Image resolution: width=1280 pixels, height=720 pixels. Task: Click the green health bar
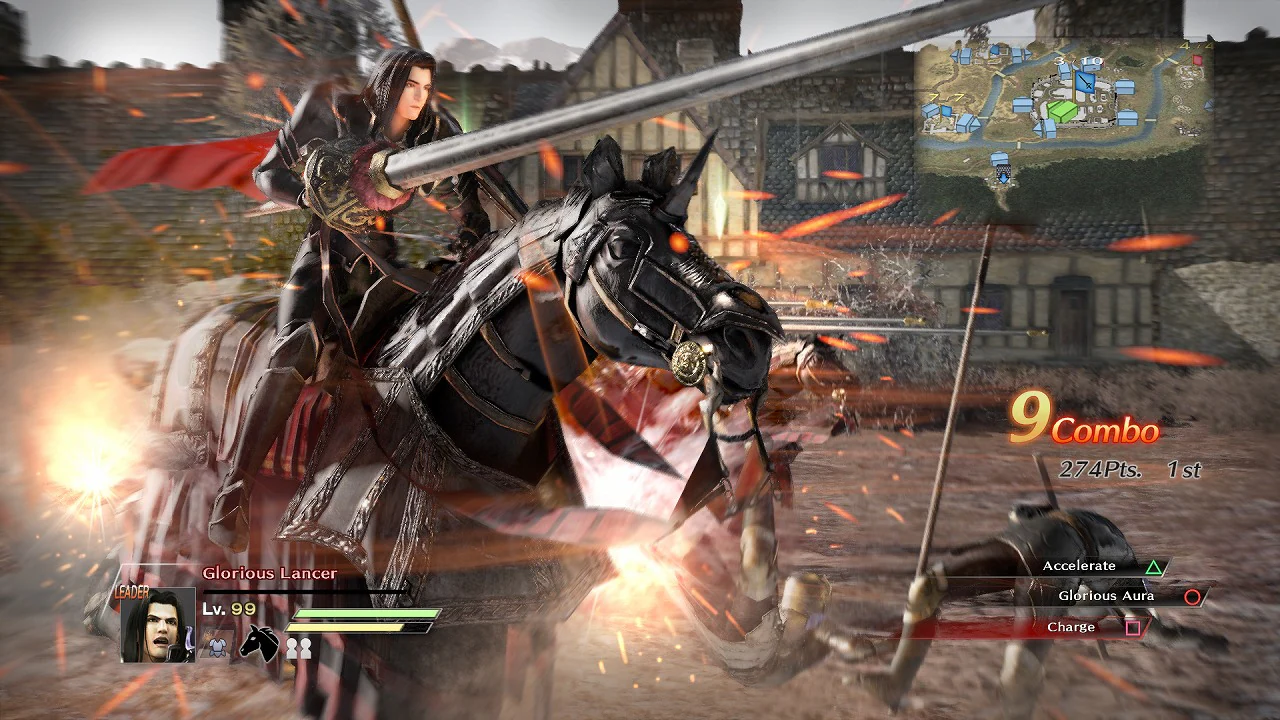[367, 613]
